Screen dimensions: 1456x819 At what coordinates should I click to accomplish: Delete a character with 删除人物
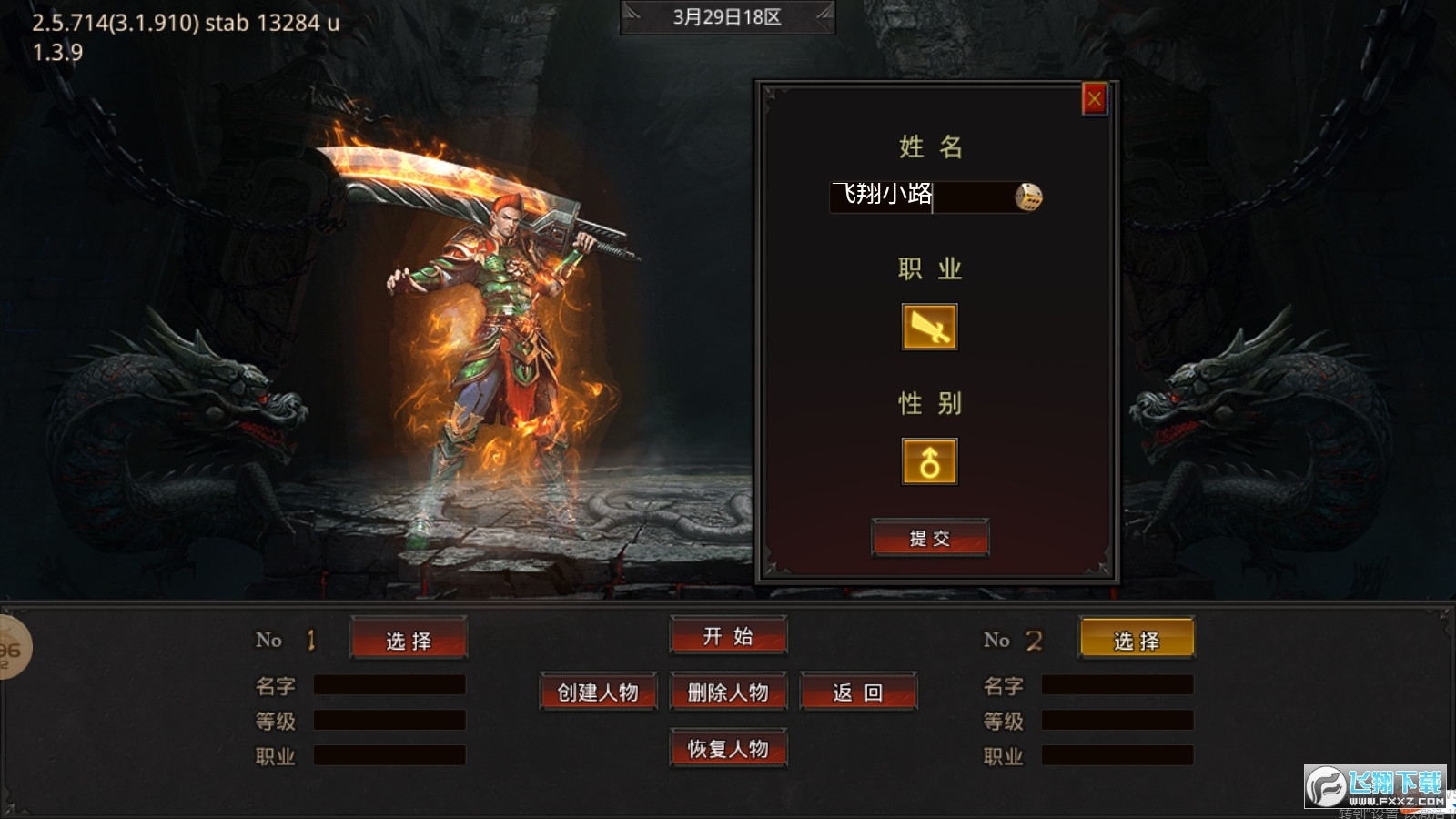click(728, 693)
